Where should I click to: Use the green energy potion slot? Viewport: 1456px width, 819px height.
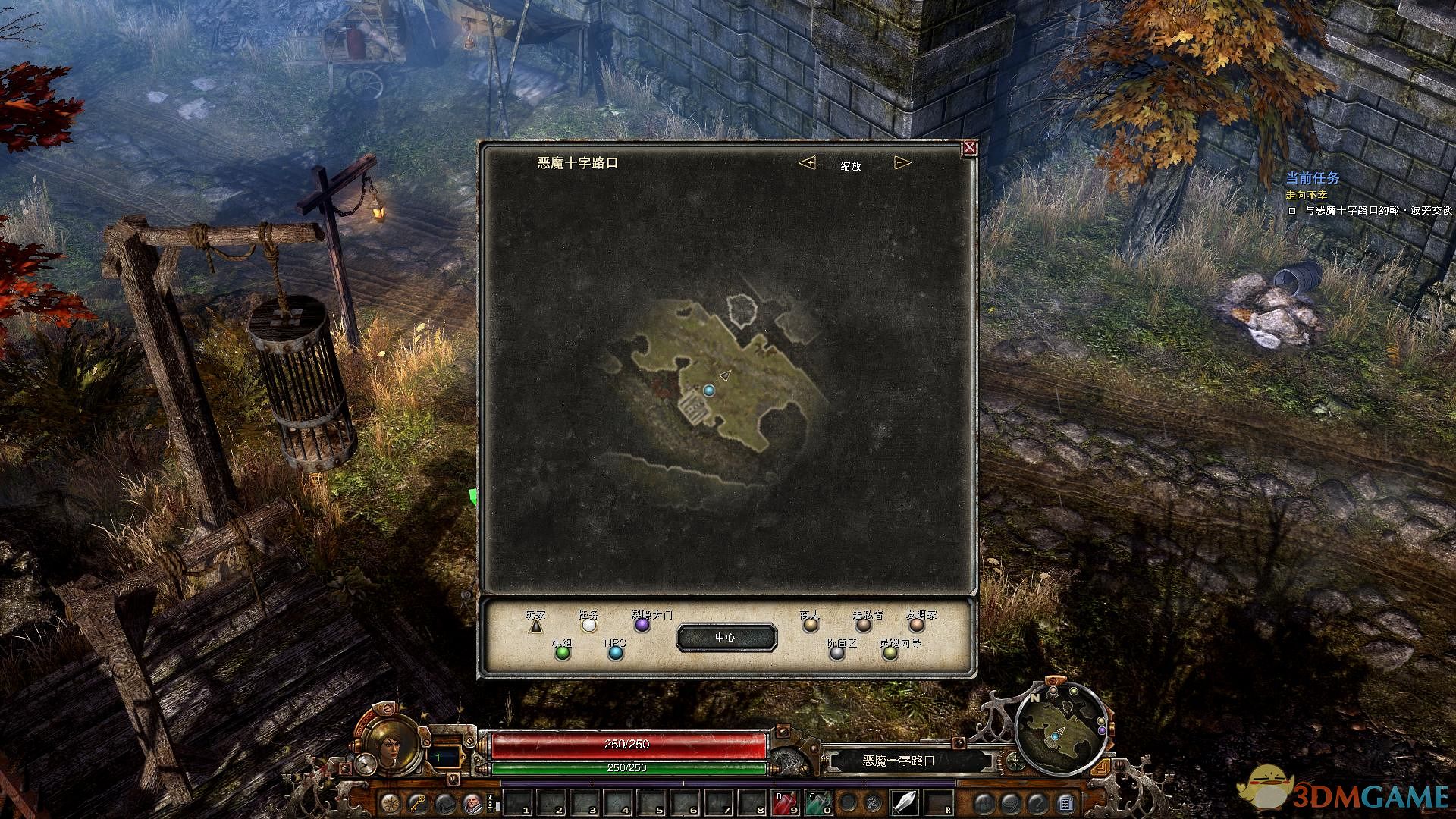819,802
